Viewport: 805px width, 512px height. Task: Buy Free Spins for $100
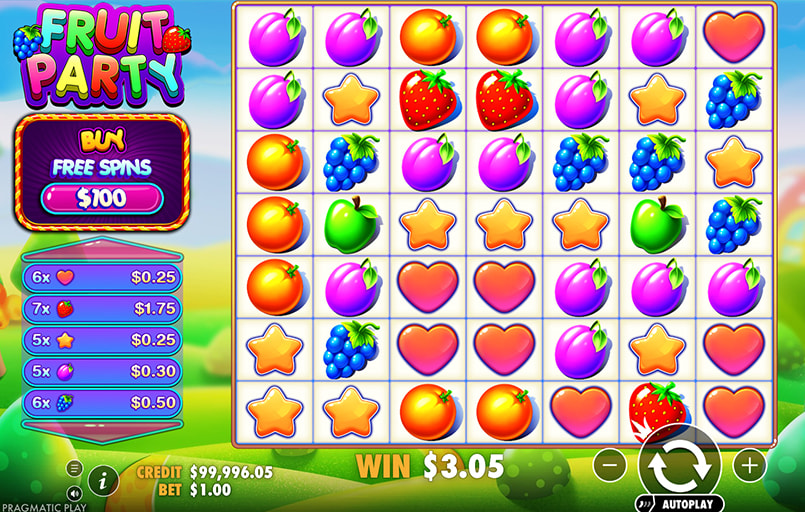tap(101, 197)
